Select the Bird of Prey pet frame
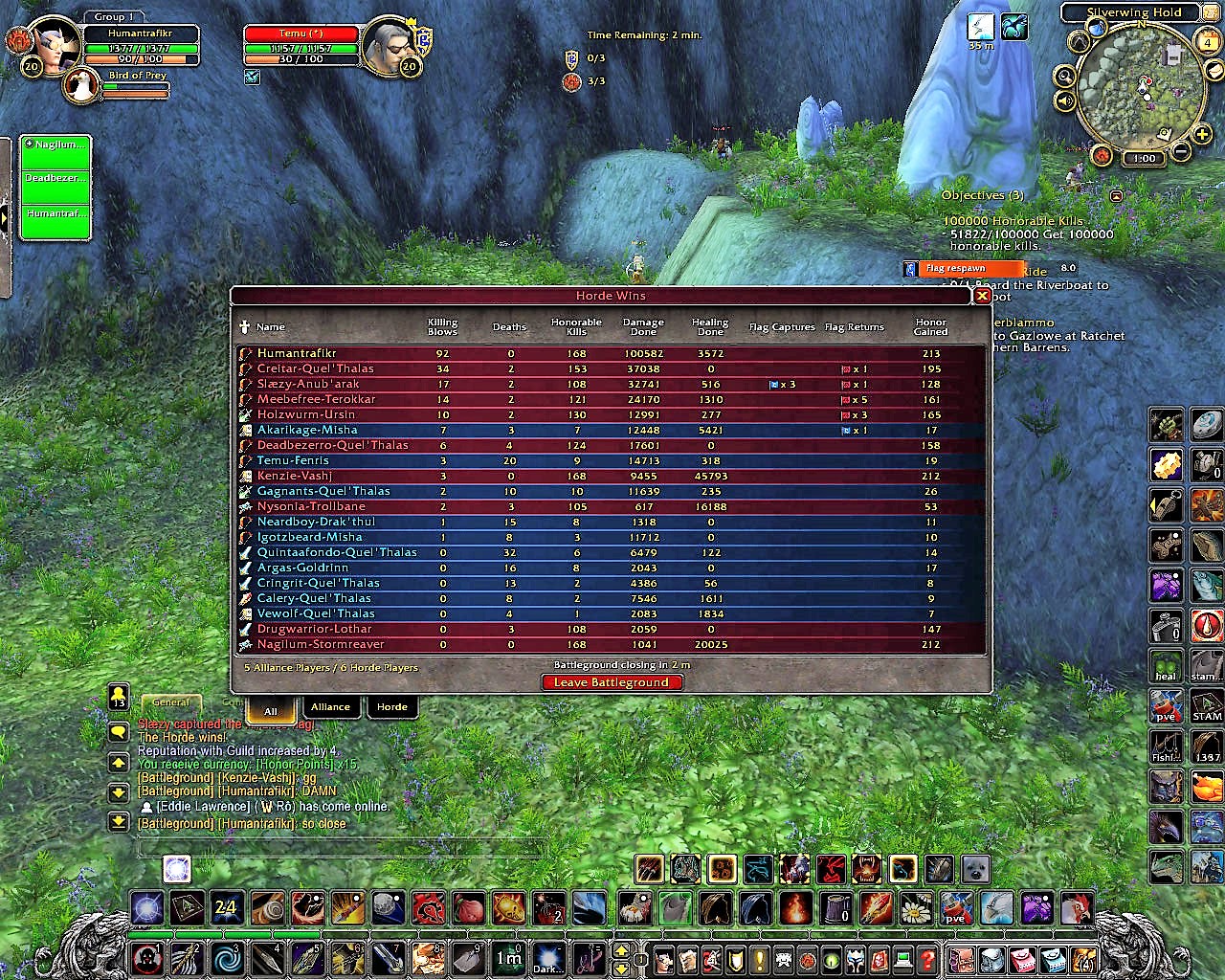The width and height of the screenshot is (1225, 980). [x=83, y=85]
